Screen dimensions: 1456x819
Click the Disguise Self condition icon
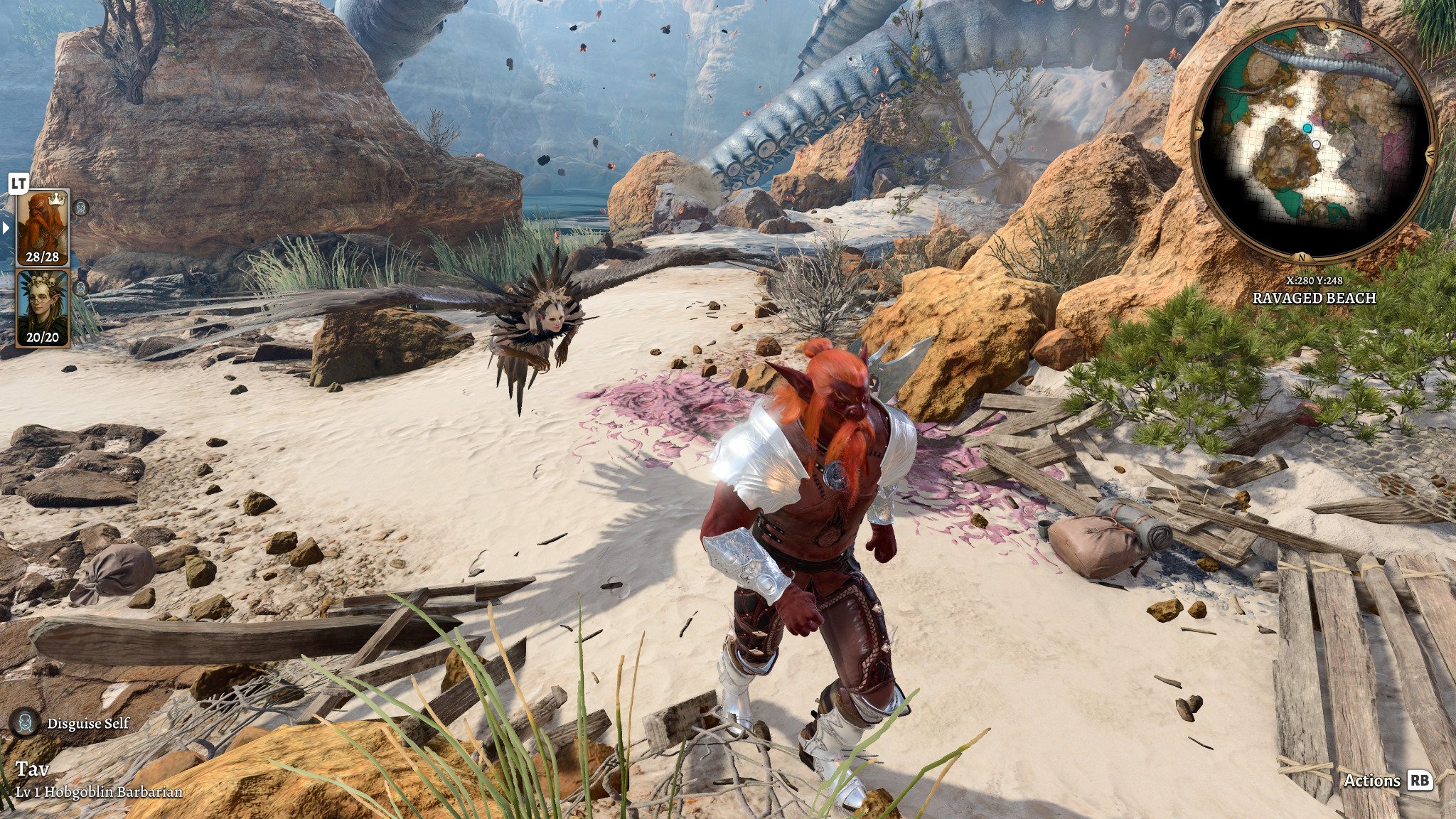pyautogui.click(x=25, y=723)
